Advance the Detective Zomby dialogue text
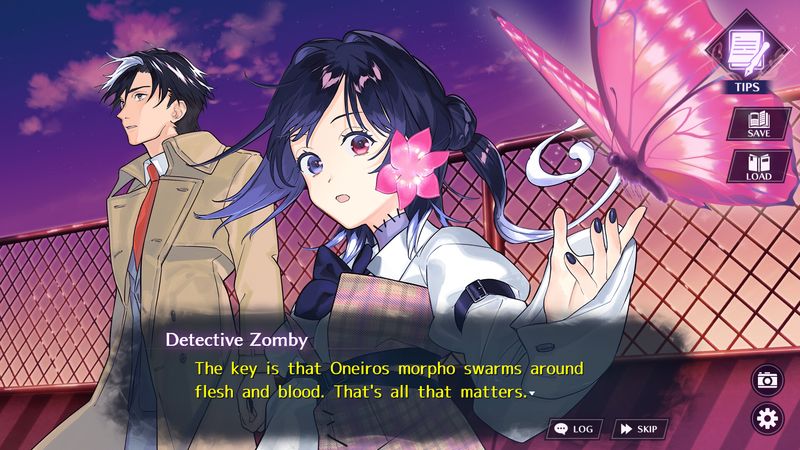This screenshot has height=450, width=800. tap(390, 381)
